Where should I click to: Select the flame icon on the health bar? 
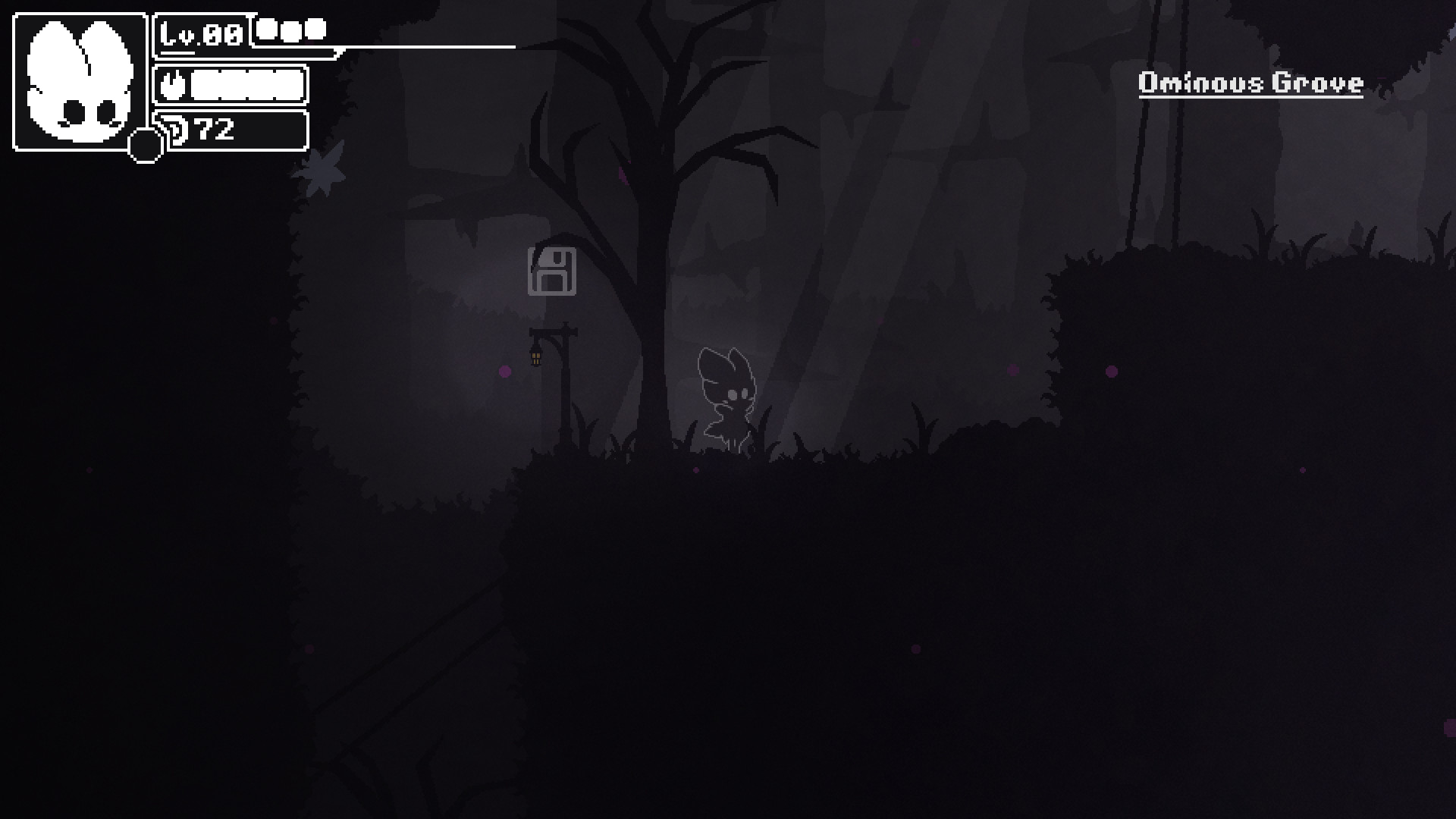[172, 85]
